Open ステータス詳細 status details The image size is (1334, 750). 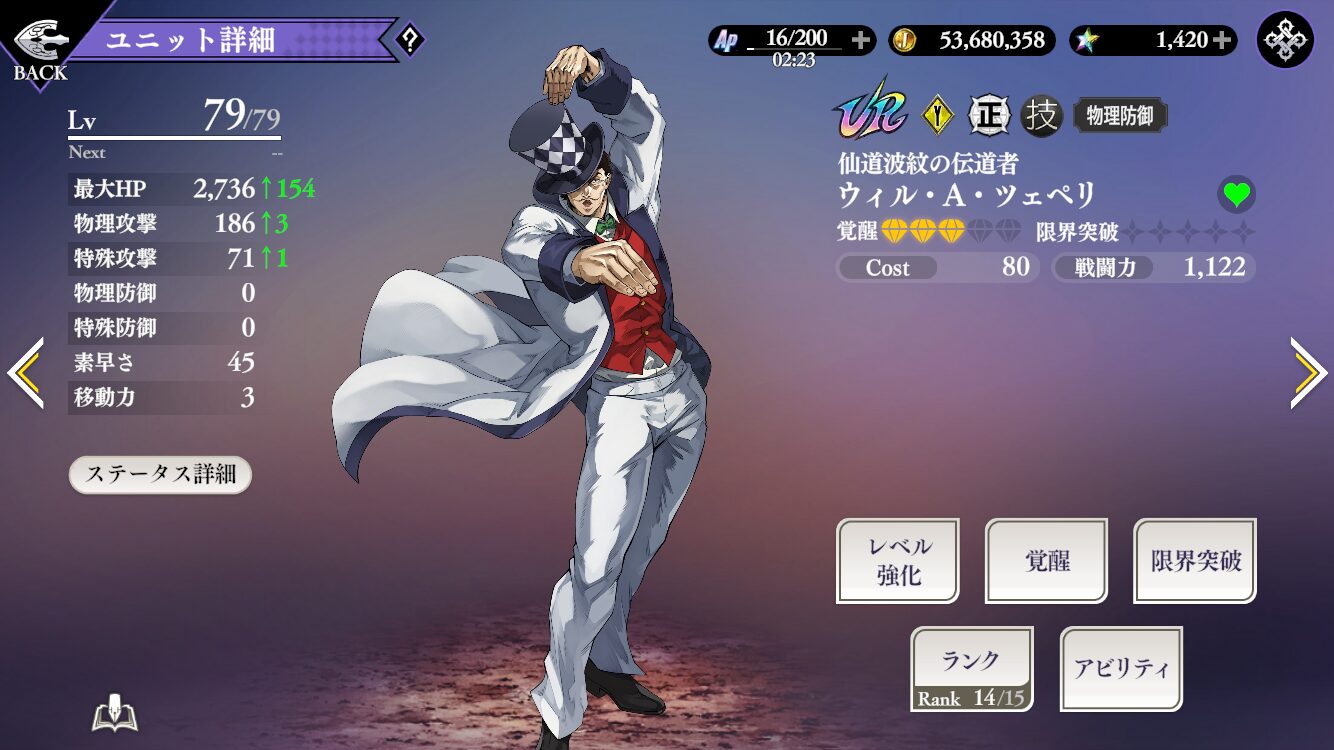click(x=160, y=474)
